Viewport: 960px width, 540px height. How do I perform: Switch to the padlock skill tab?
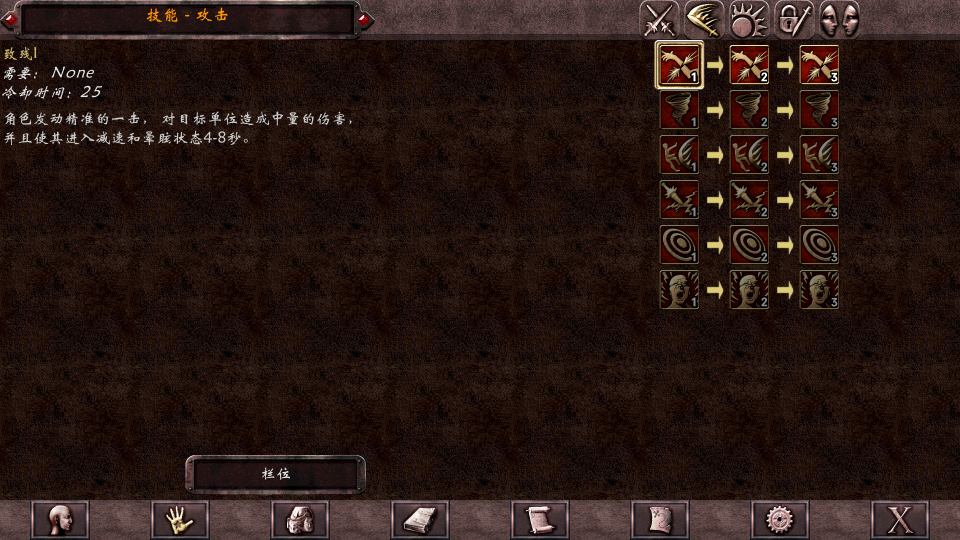(x=794, y=20)
